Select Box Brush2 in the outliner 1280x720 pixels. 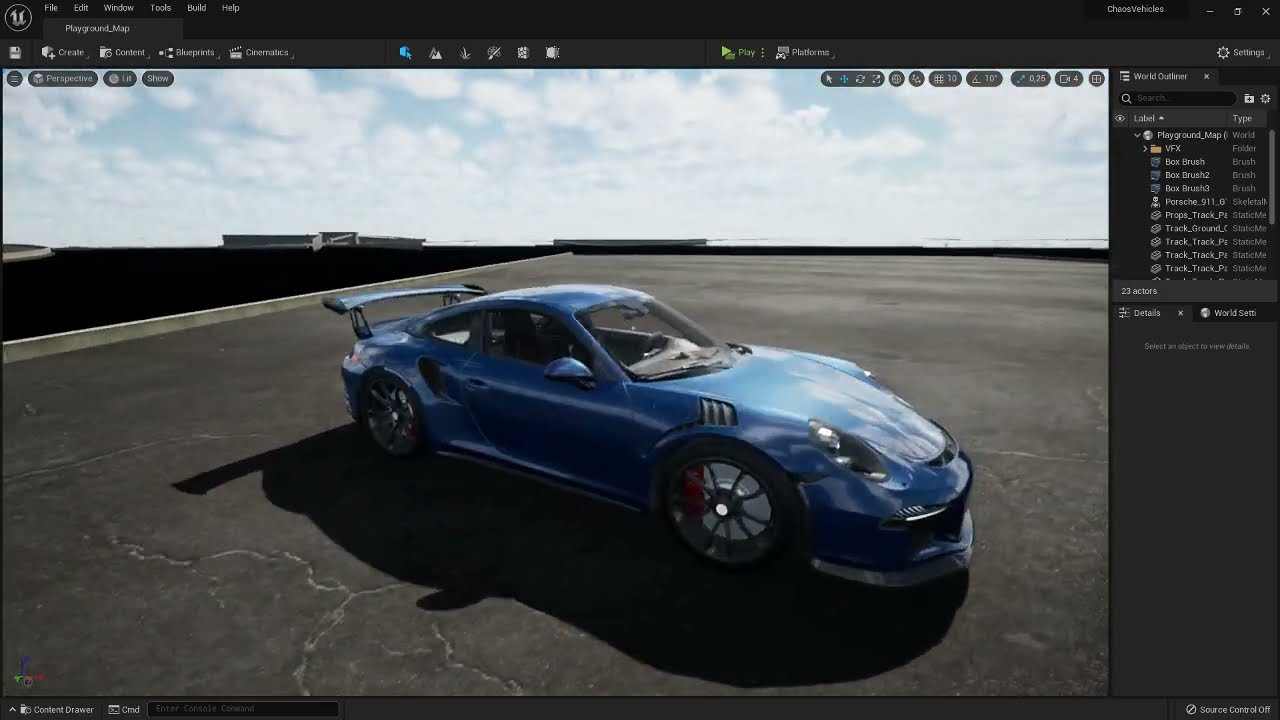[1187, 175]
